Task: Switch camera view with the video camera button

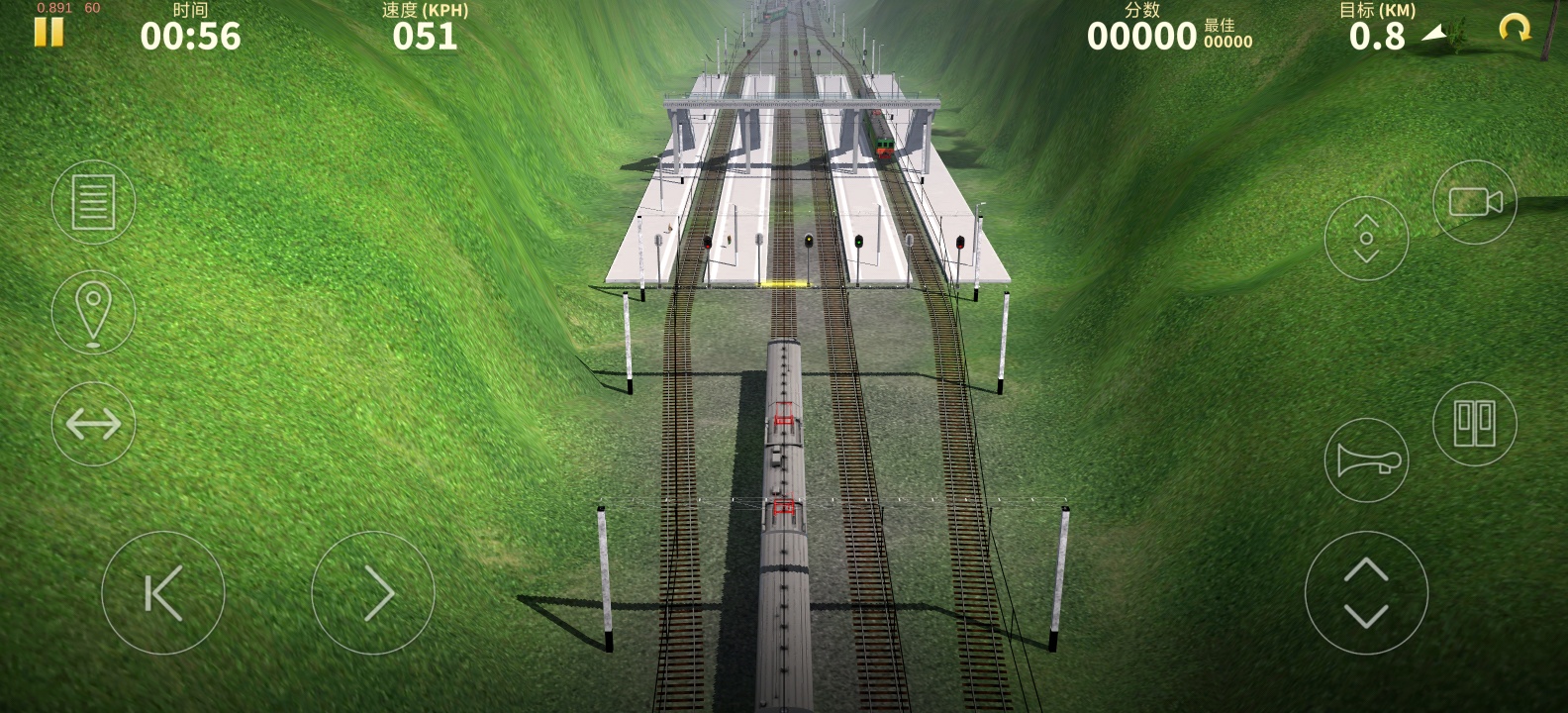Action: (x=1474, y=202)
